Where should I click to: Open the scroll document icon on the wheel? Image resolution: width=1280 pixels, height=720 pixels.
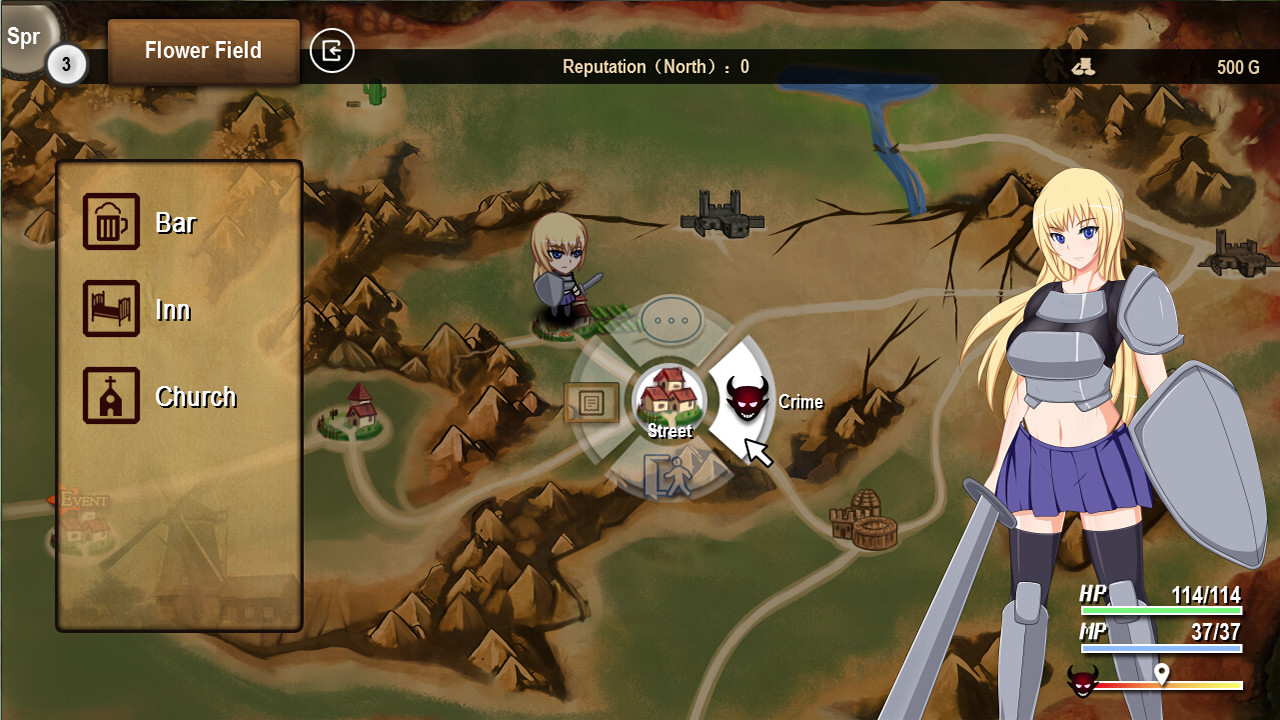[591, 400]
